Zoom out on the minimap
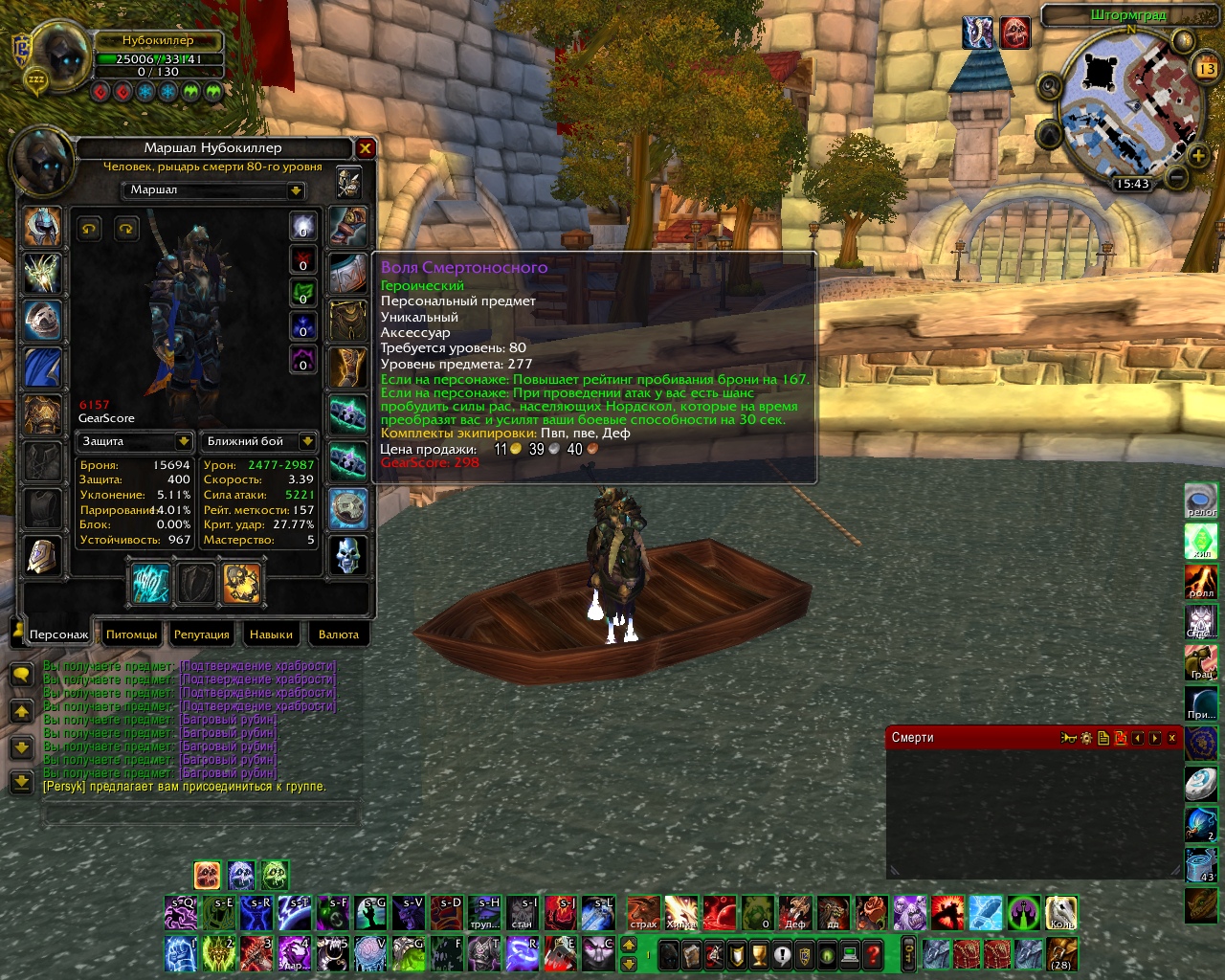 coord(1177,178)
